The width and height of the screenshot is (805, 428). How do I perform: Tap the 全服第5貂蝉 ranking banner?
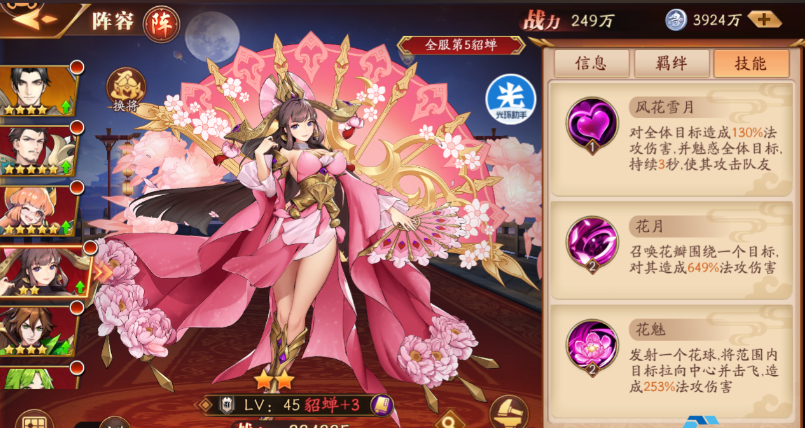click(x=460, y=45)
